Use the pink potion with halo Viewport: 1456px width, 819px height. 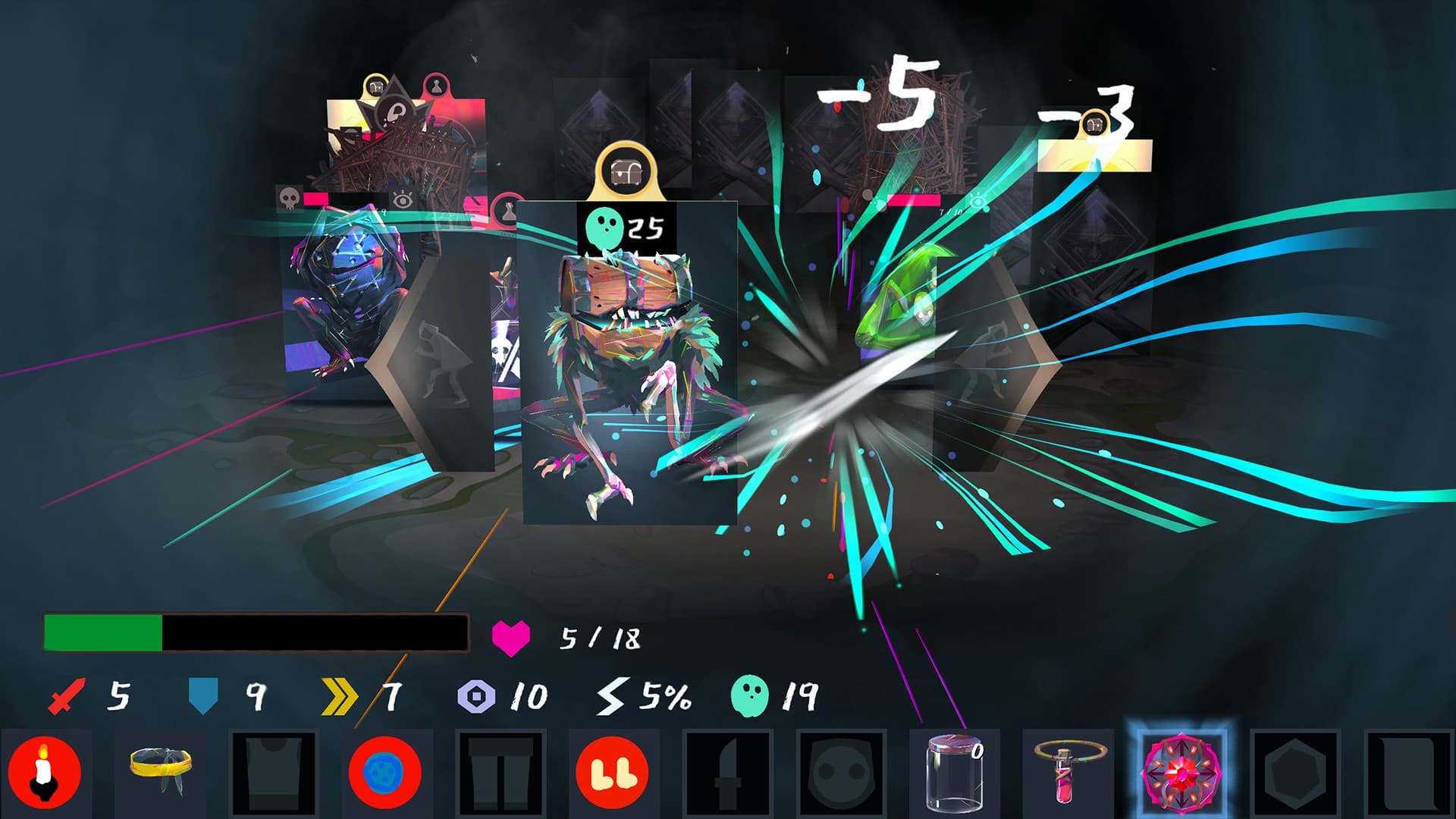tap(1069, 772)
